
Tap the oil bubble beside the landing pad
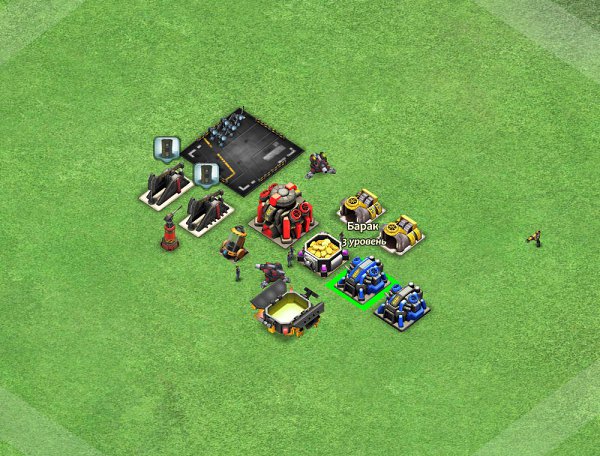206,175
